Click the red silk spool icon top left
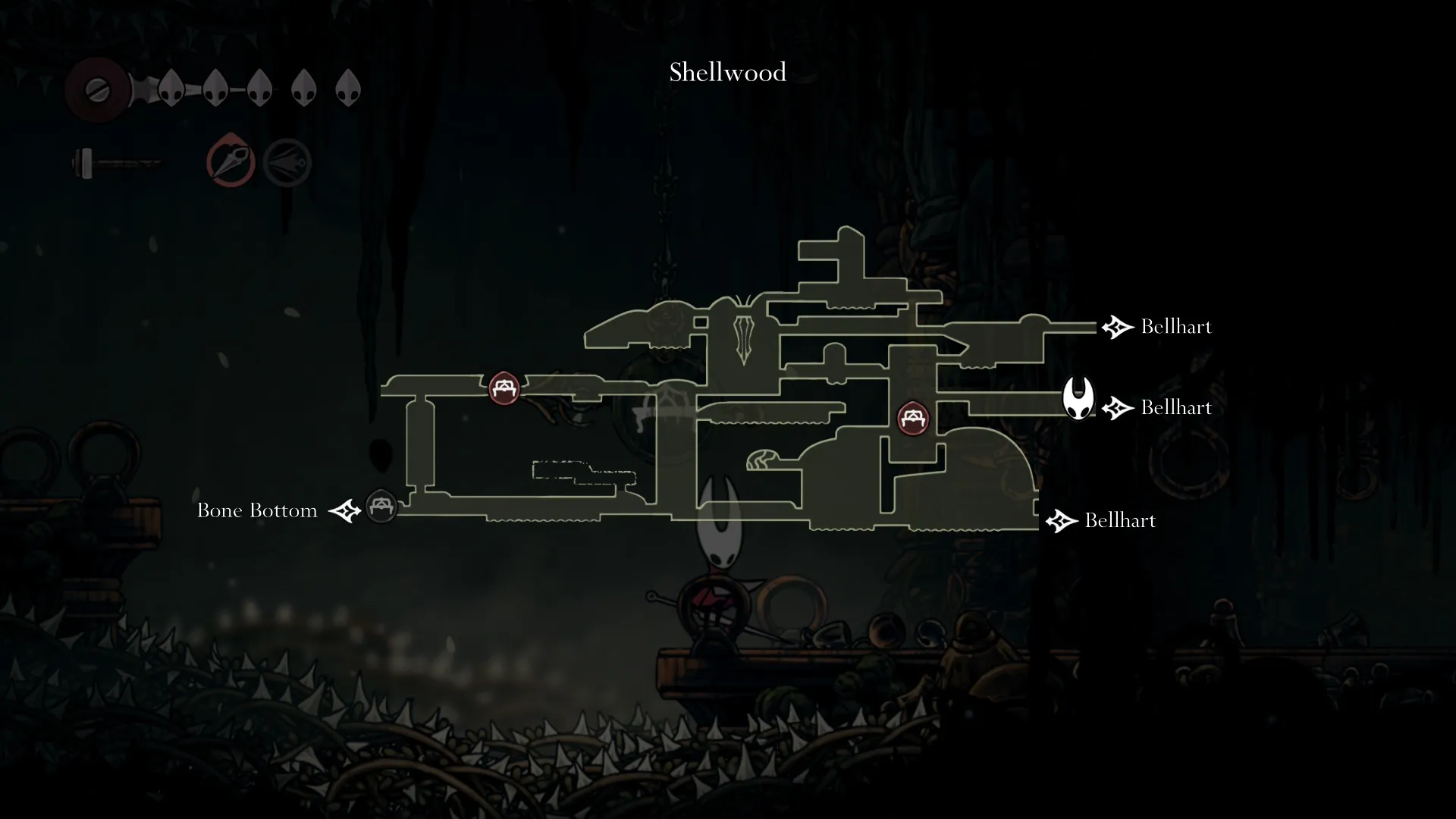 (x=98, y=89)
